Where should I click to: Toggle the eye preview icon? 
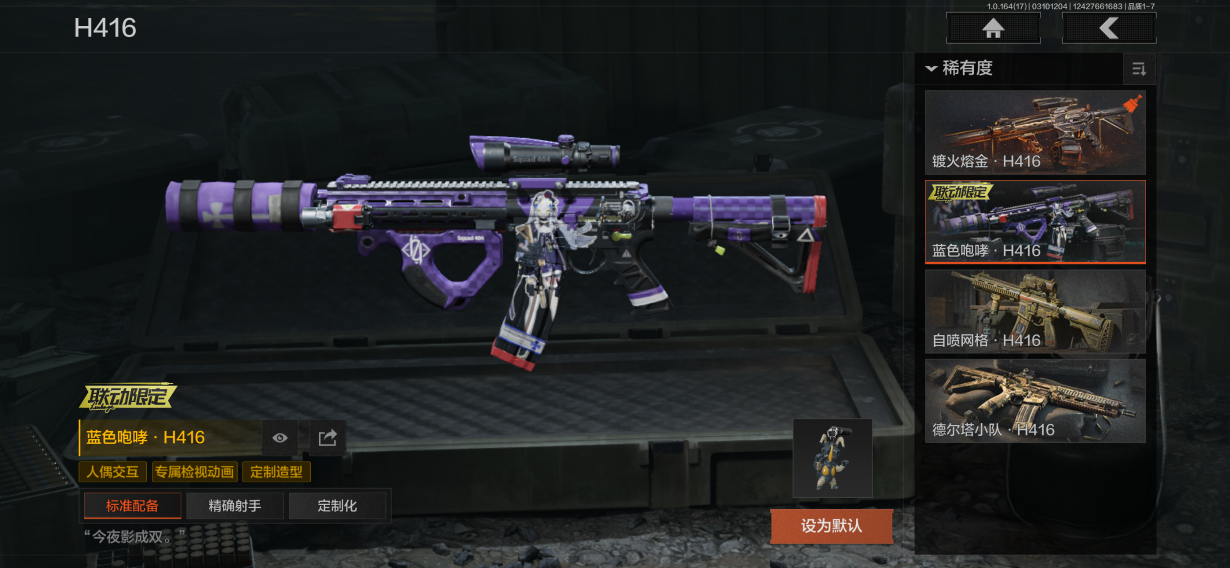[x=280, y=438]
